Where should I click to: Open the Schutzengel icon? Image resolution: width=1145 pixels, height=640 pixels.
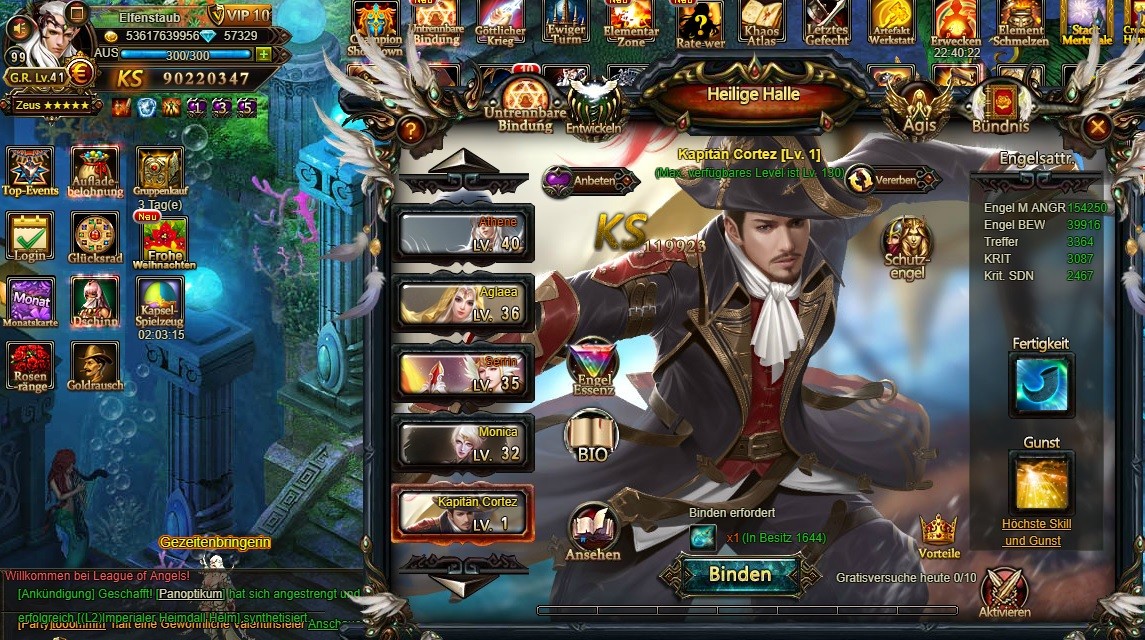(906, 248)
